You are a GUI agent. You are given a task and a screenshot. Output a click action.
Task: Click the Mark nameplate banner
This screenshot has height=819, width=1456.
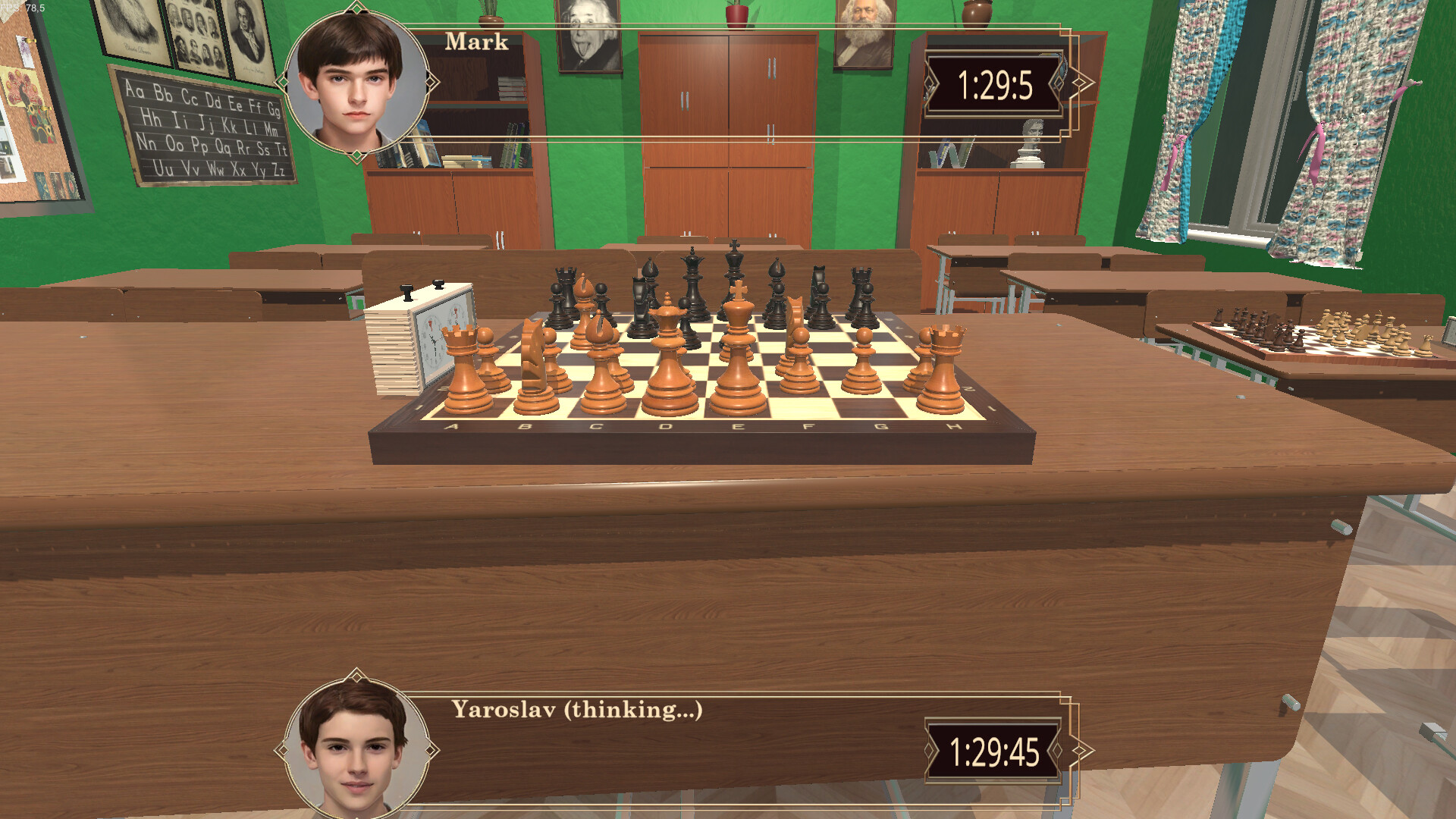tap(475, 42)
